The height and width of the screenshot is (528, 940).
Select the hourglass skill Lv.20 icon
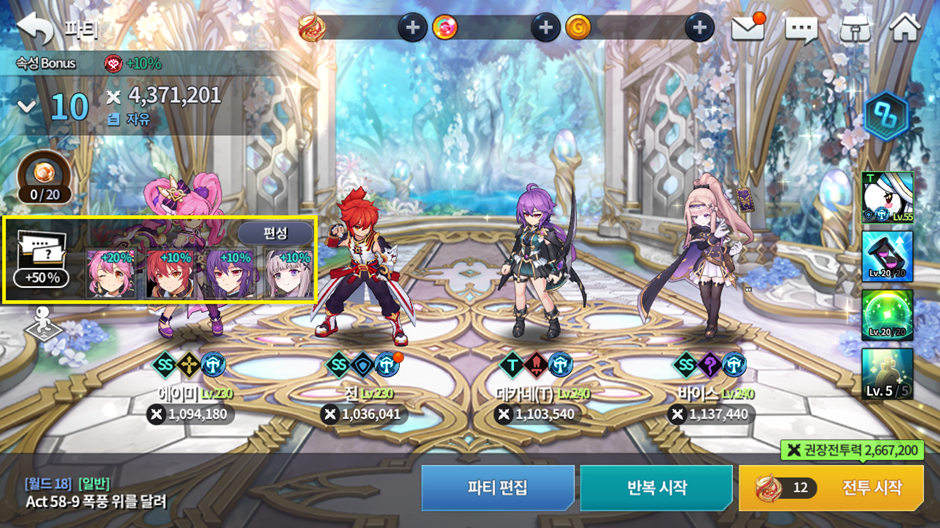pos(887,256)
